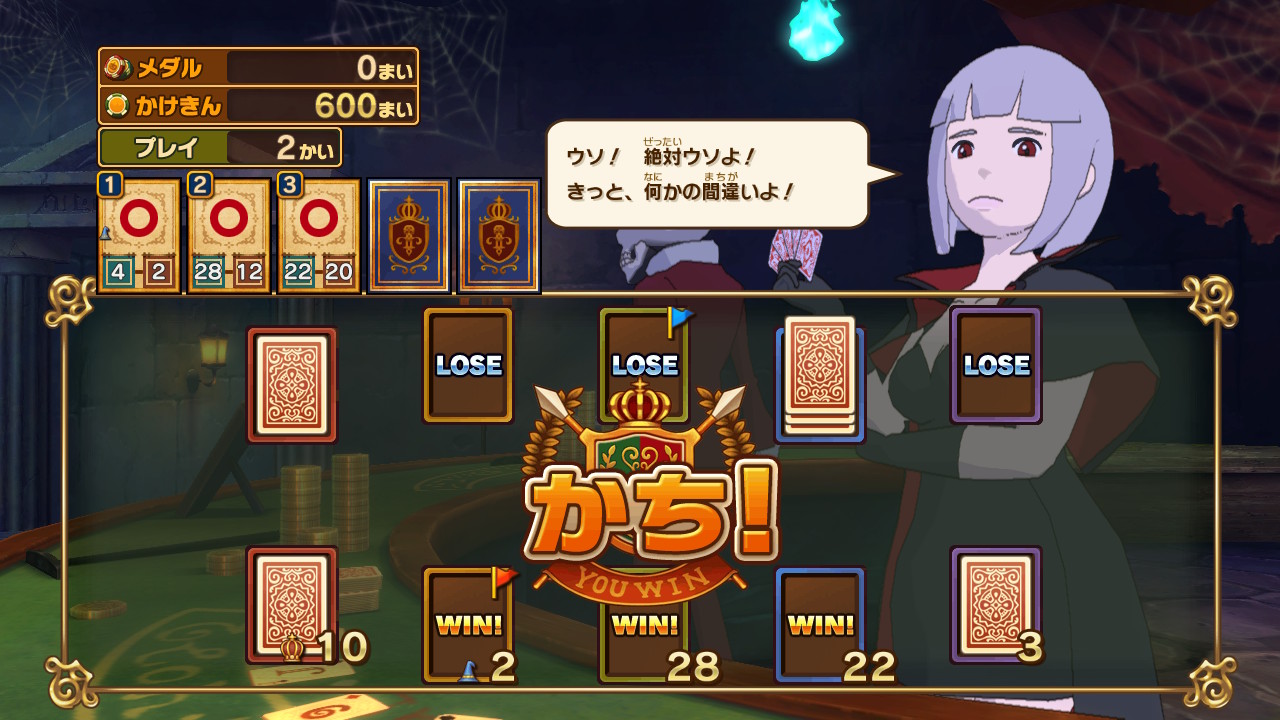The height and width of the screenshot is (720, 1280).
Task: Click the number 3 tab above the third bet card
Action: click(x=290, y=184)
